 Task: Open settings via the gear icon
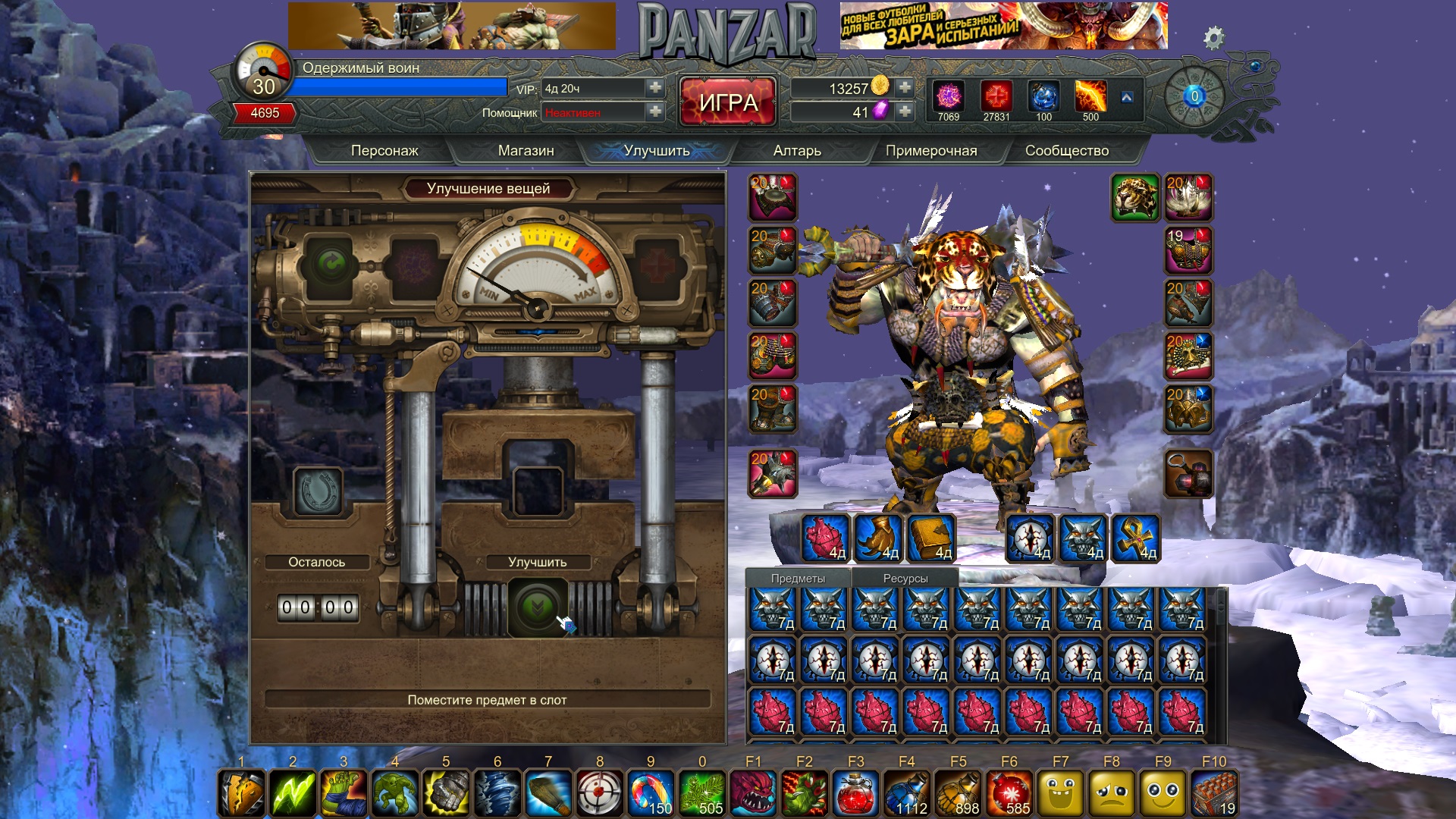point(1213,37)
